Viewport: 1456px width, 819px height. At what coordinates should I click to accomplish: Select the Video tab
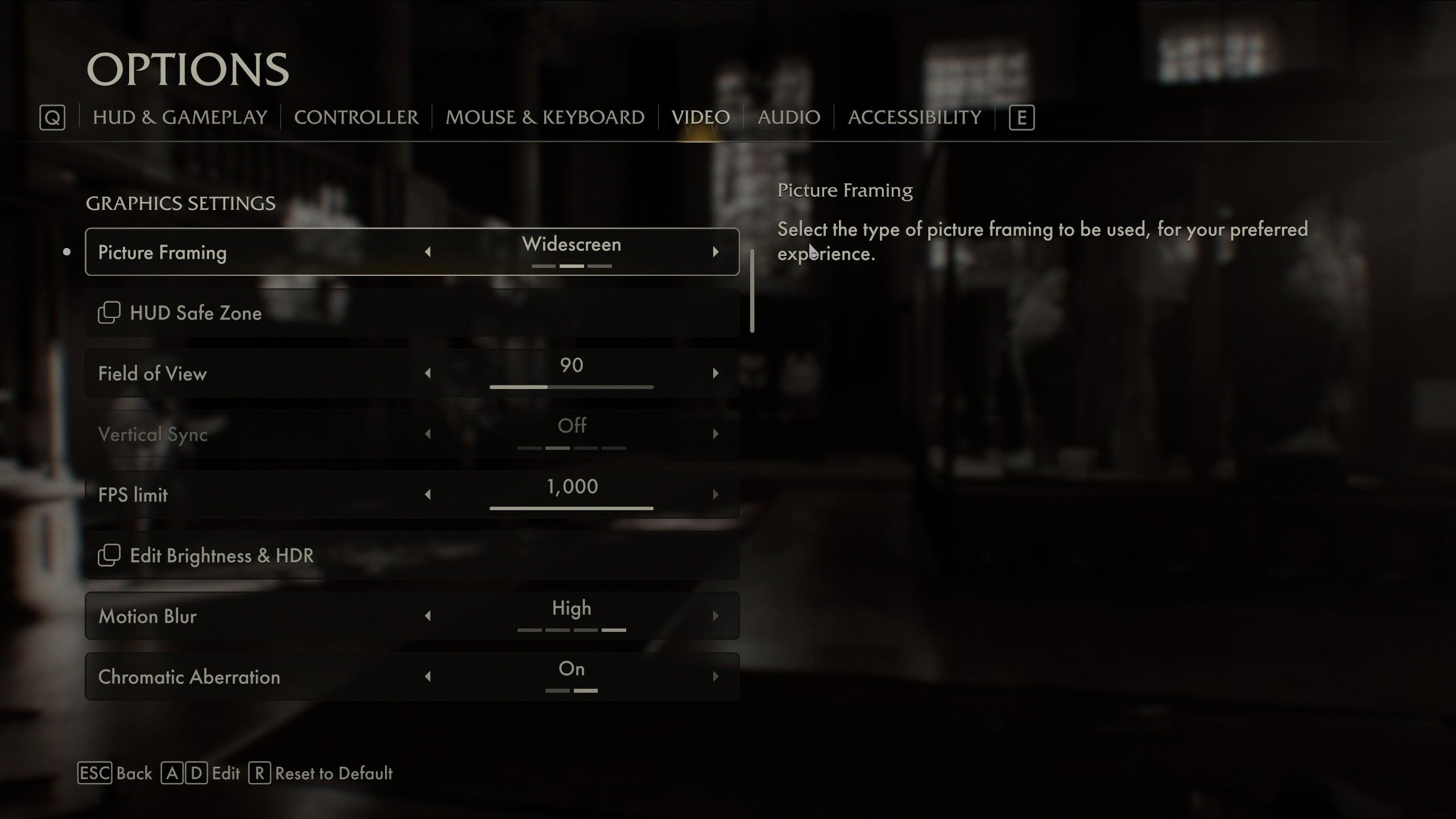(700, 117)
